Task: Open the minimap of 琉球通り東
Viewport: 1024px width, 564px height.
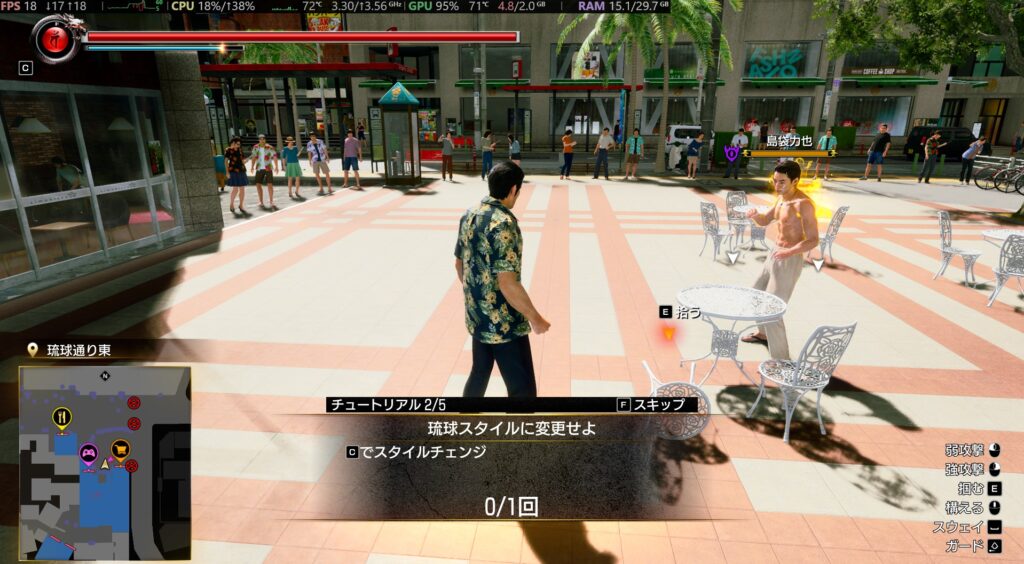Action: [x=104, y=462]
